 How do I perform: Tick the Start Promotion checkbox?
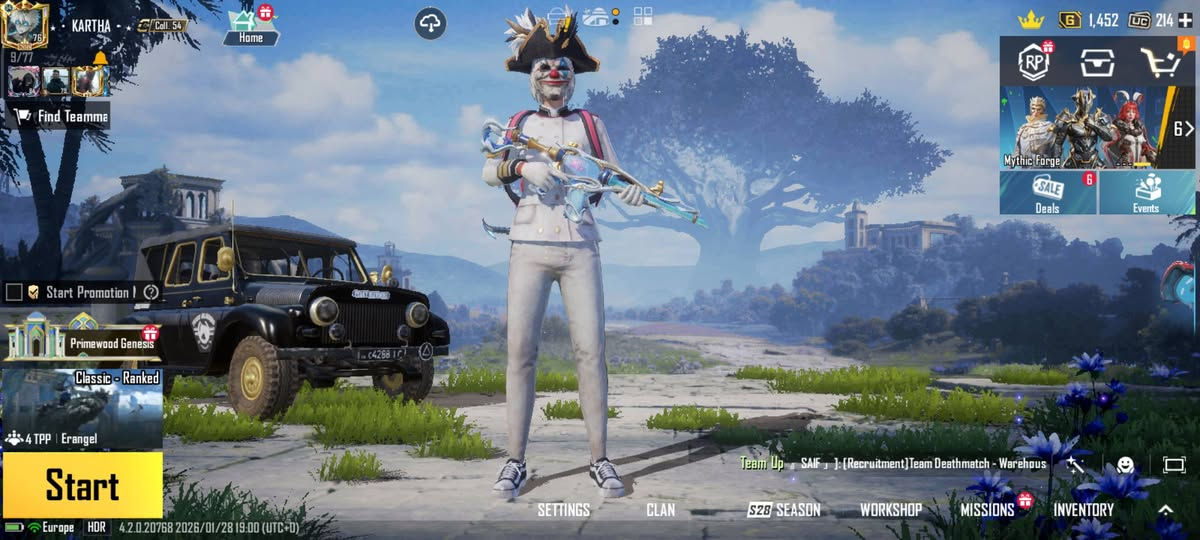pos(14,292)
